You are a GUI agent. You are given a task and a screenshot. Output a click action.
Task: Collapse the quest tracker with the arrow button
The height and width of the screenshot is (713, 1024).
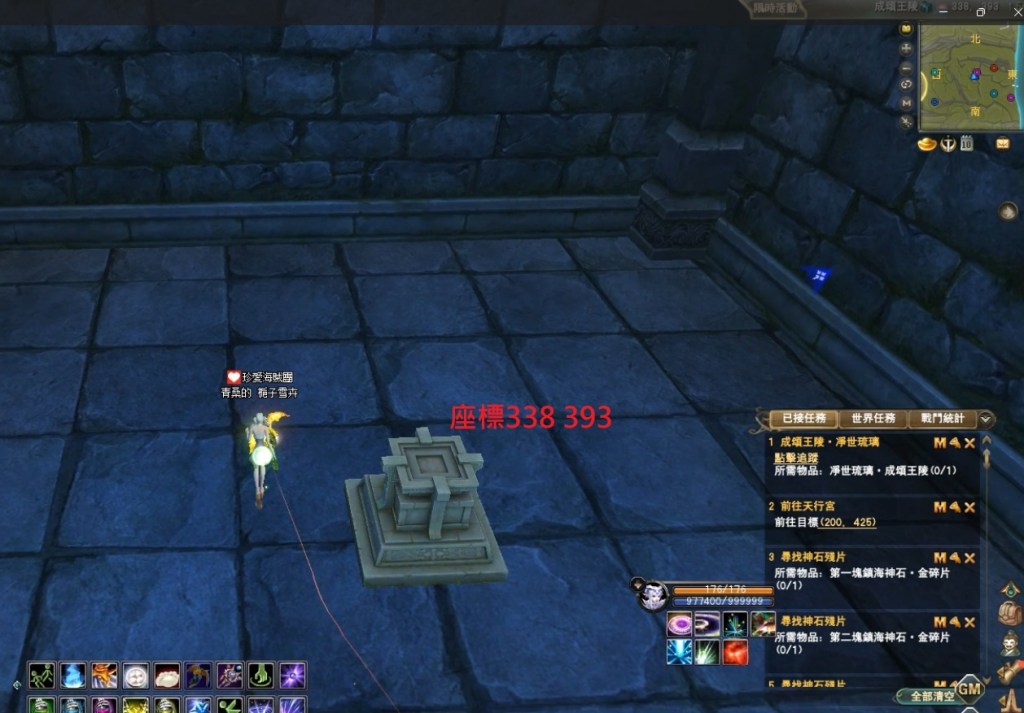pos(986,419)
